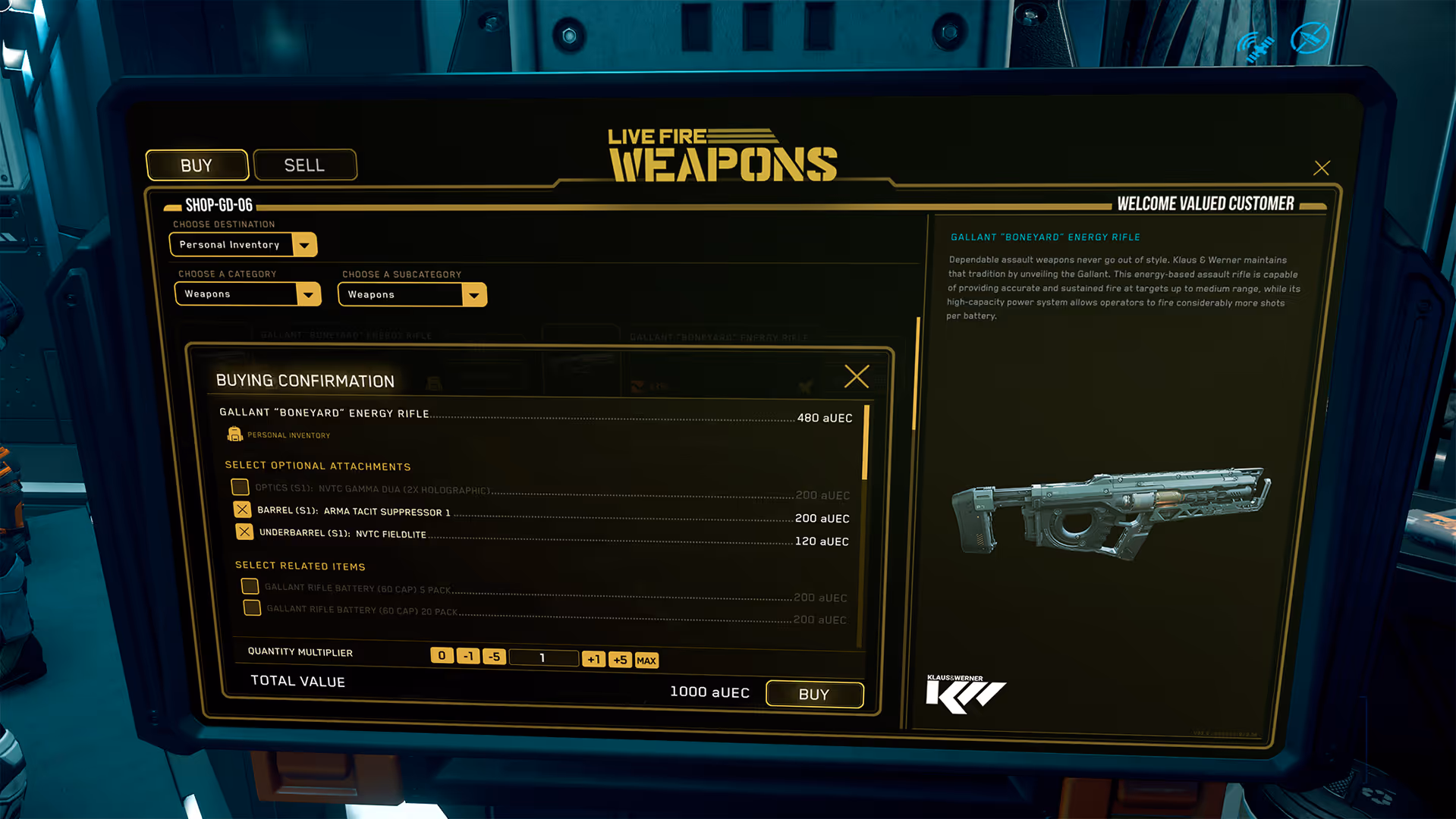The width and height of the screenshot is (1456, 819).
Task: Check the NVTC Gamma Dua optics attachment
Action: [240, 487]
